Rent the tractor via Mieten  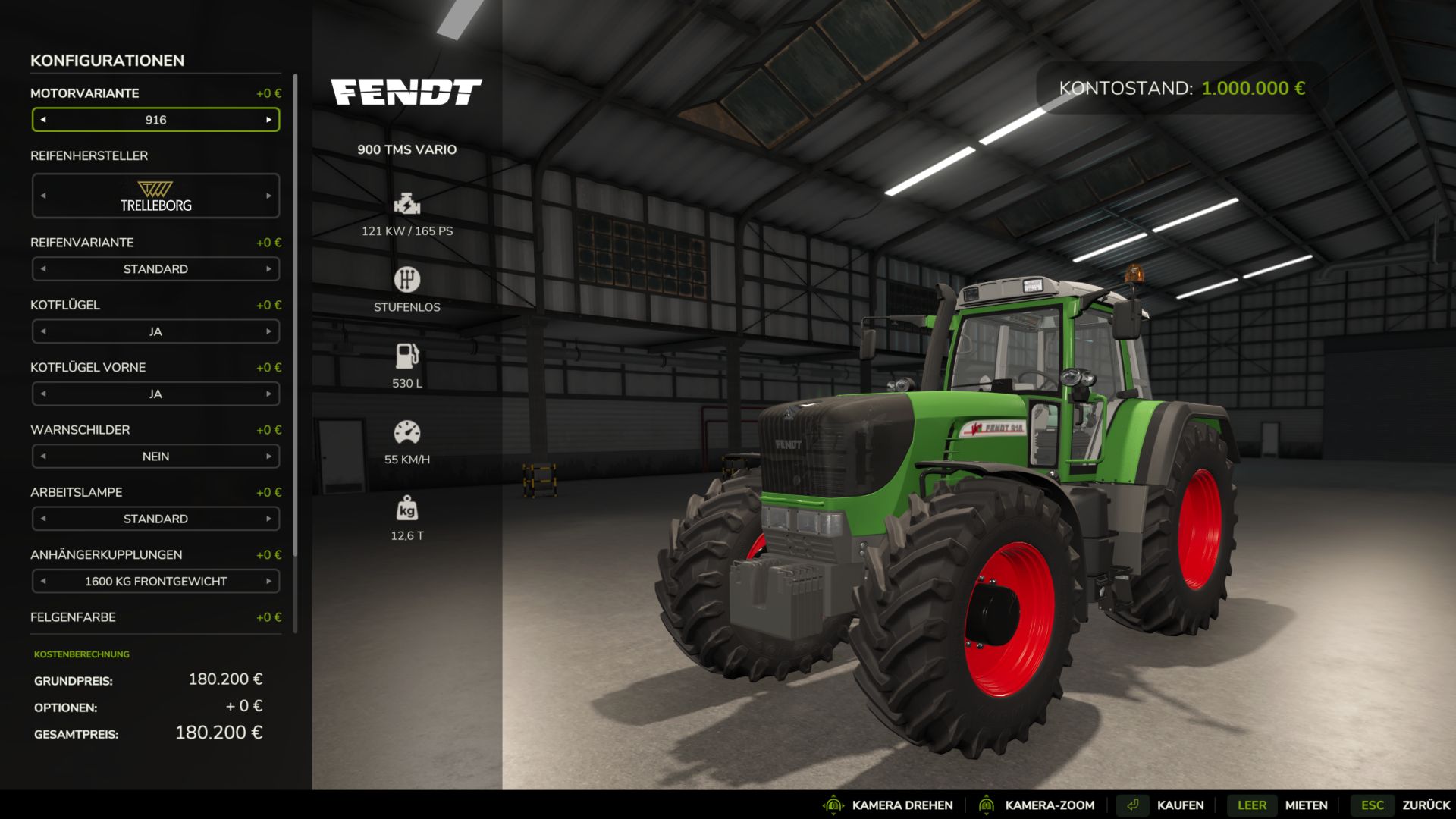point(1305,805)
